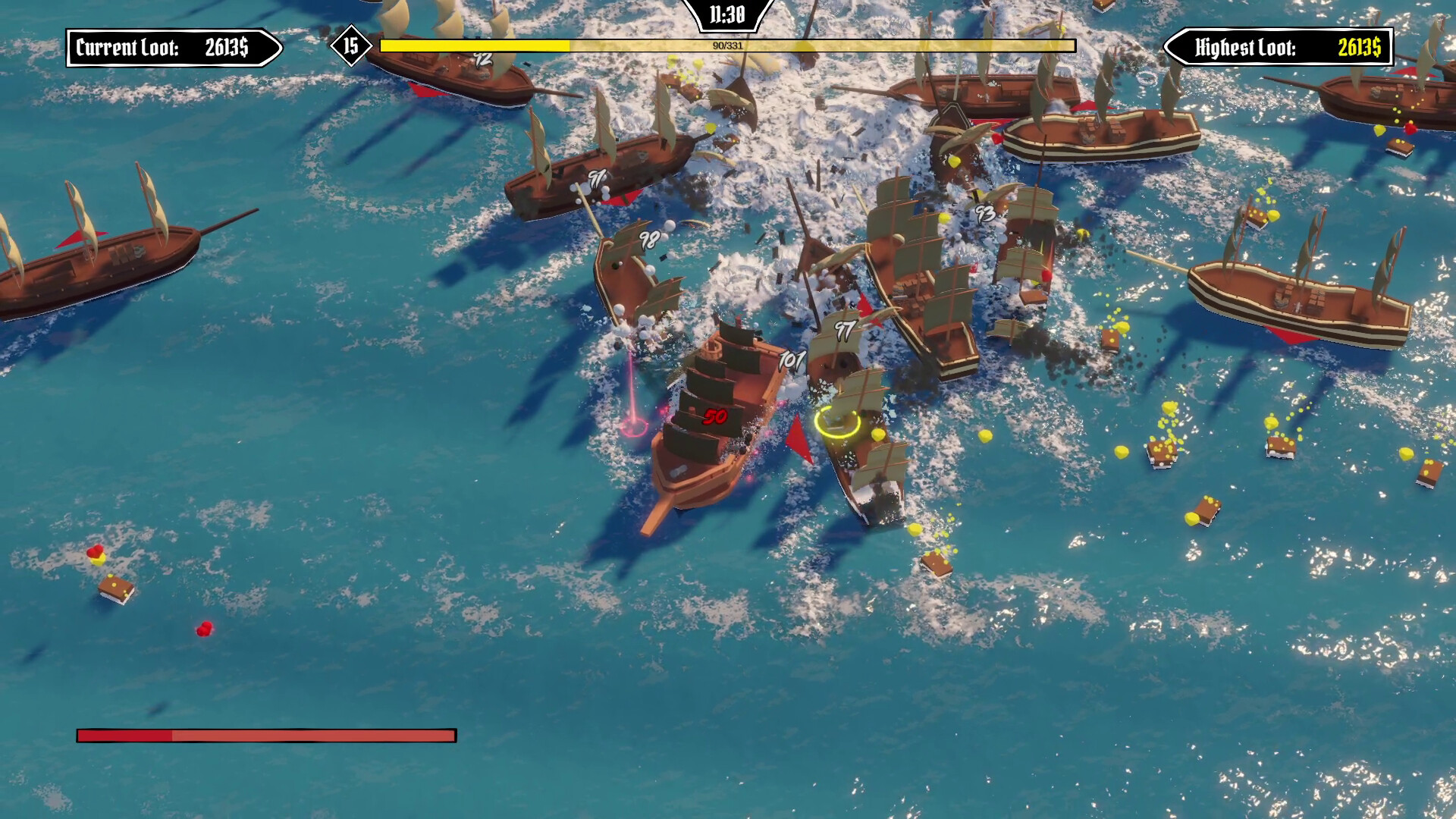Image resolution: width=1456 pixels, height=819 pixels.
Task: Select the level 15 diamond badge
Action: 350,45
